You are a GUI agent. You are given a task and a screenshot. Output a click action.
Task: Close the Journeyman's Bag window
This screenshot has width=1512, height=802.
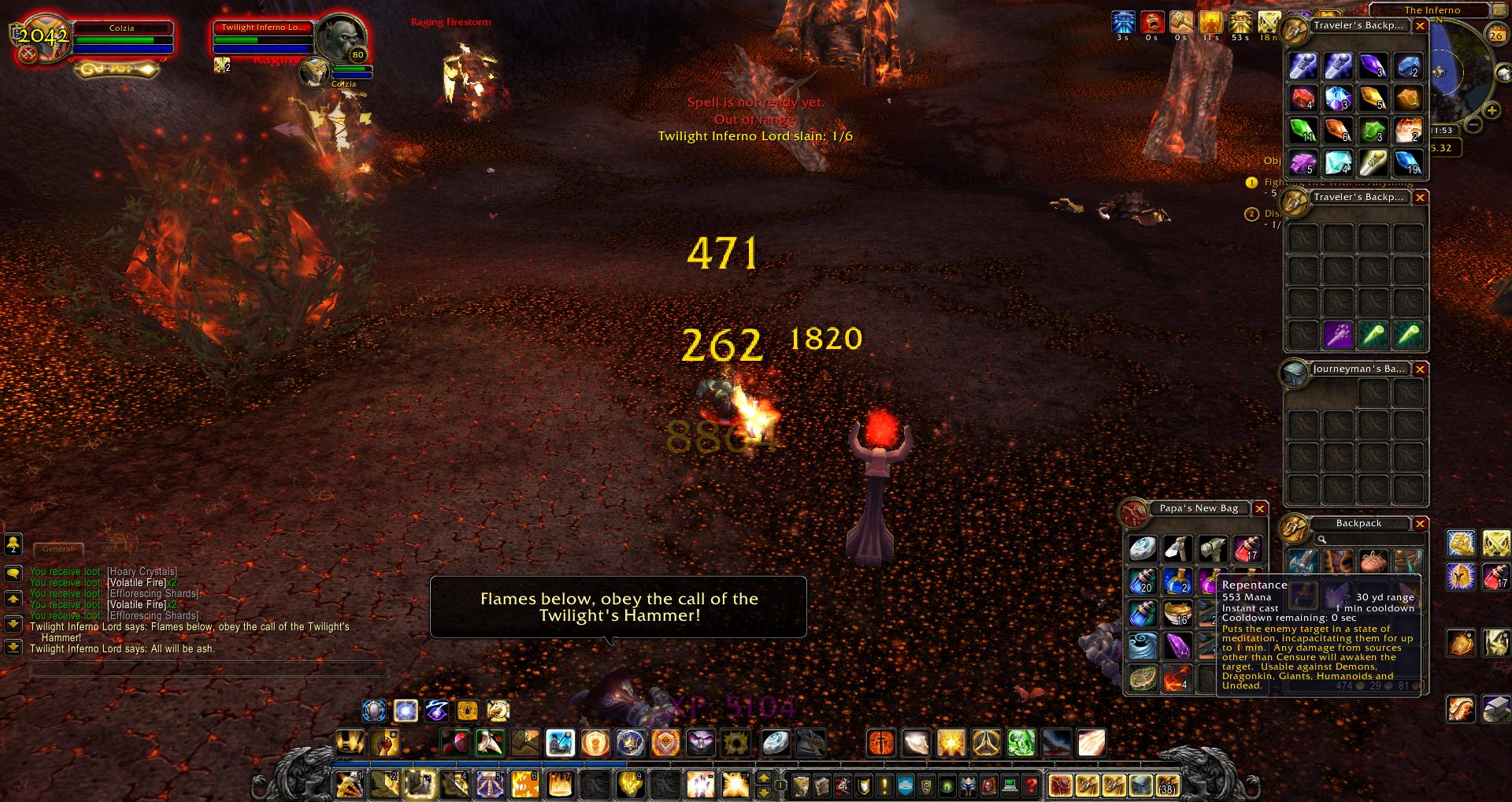click(x=1420, y=369)
